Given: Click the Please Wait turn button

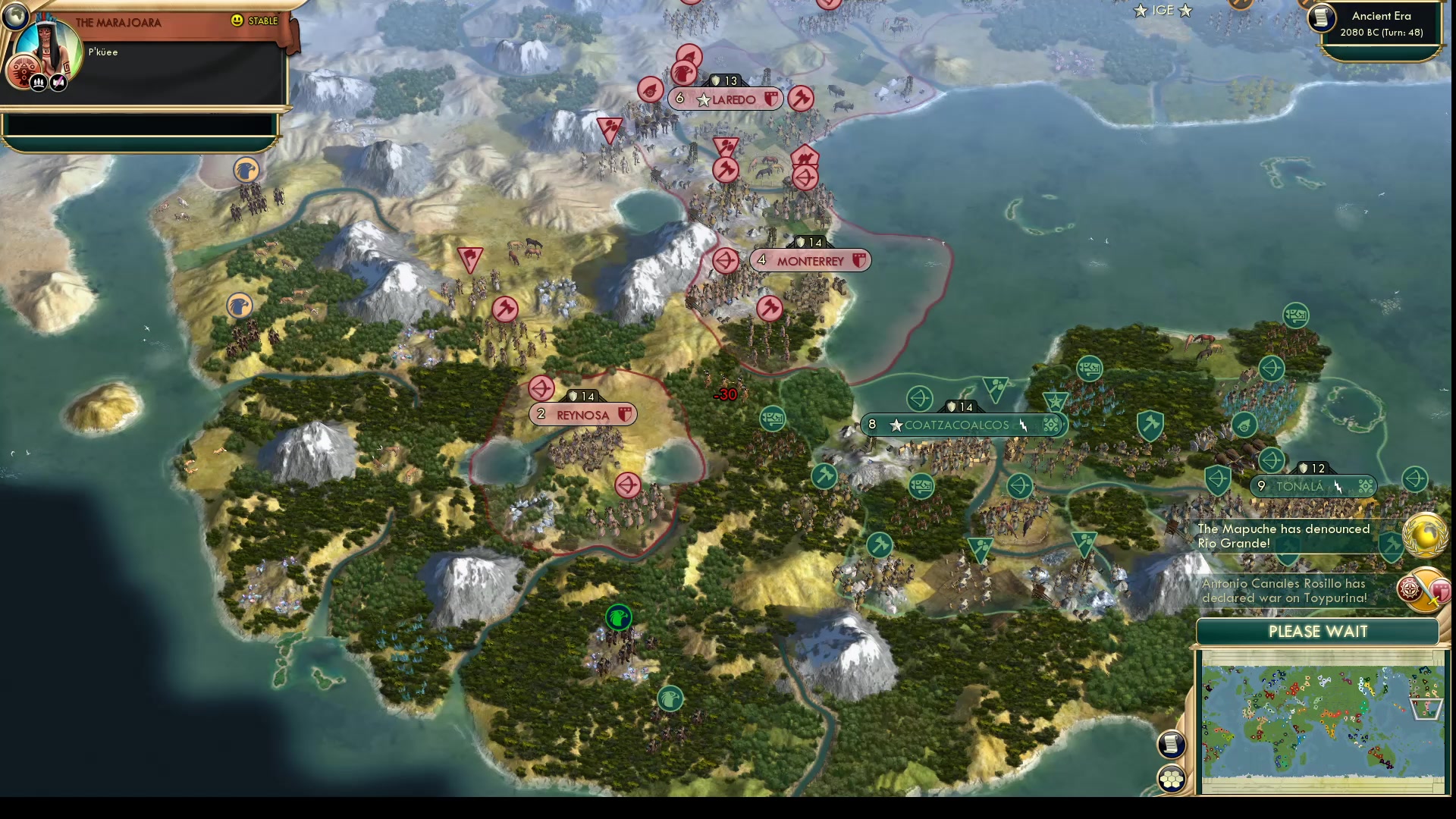Looking at the screenshot, I should click(x=1317, y=632).
